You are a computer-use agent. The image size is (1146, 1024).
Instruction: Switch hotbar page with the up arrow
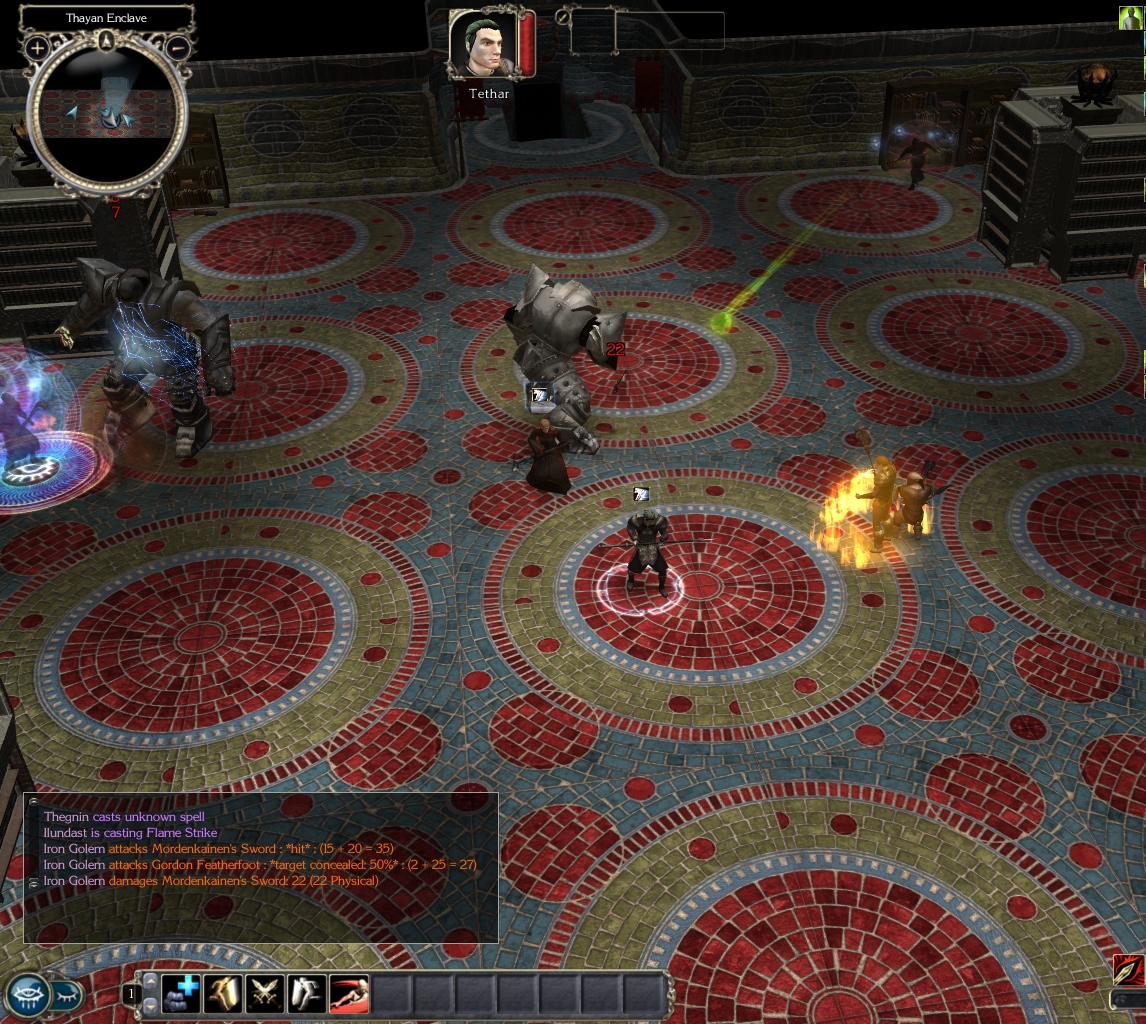point(152,983)
